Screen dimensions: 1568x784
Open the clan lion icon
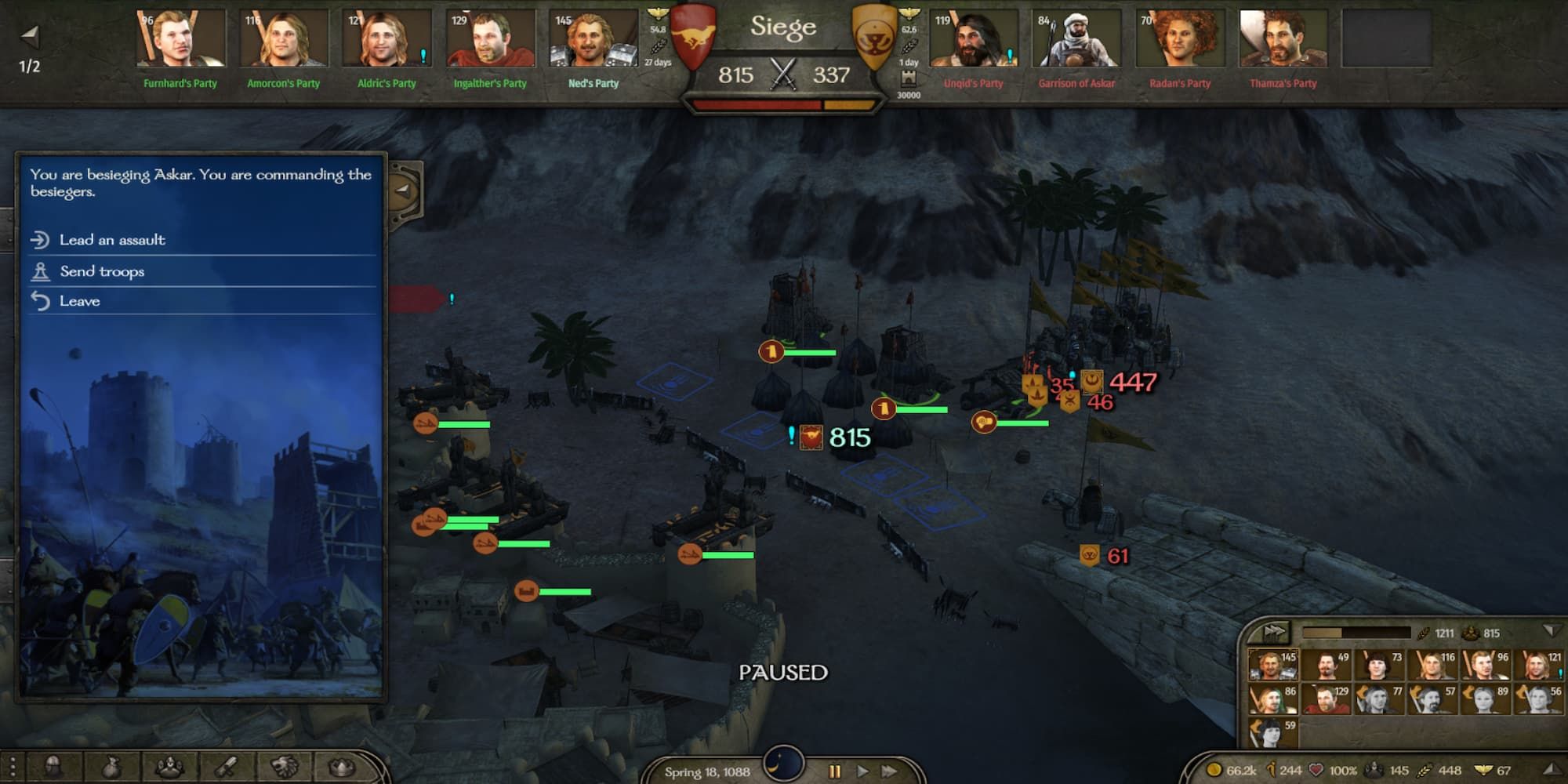(x=285, y=766)
